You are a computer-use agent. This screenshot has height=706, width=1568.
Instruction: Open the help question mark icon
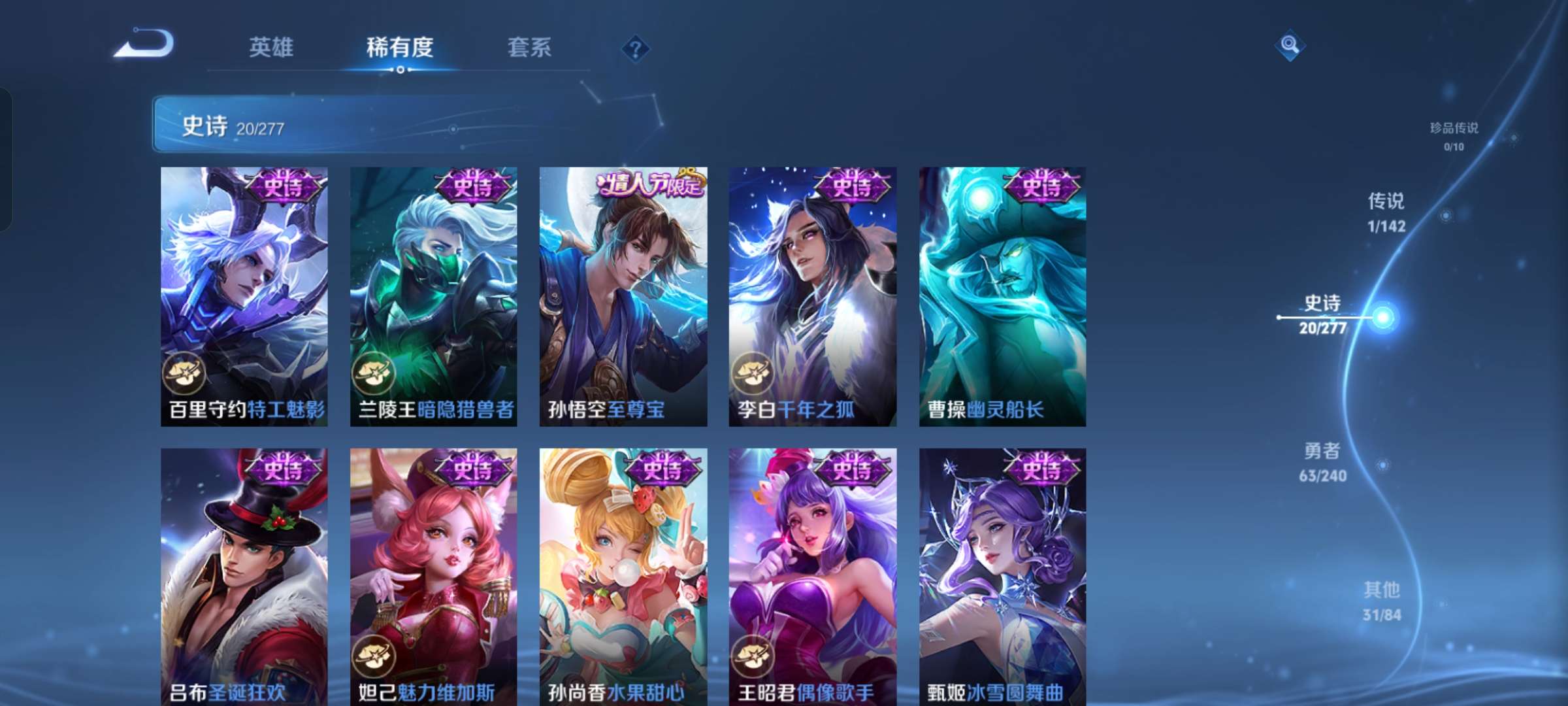635,50
